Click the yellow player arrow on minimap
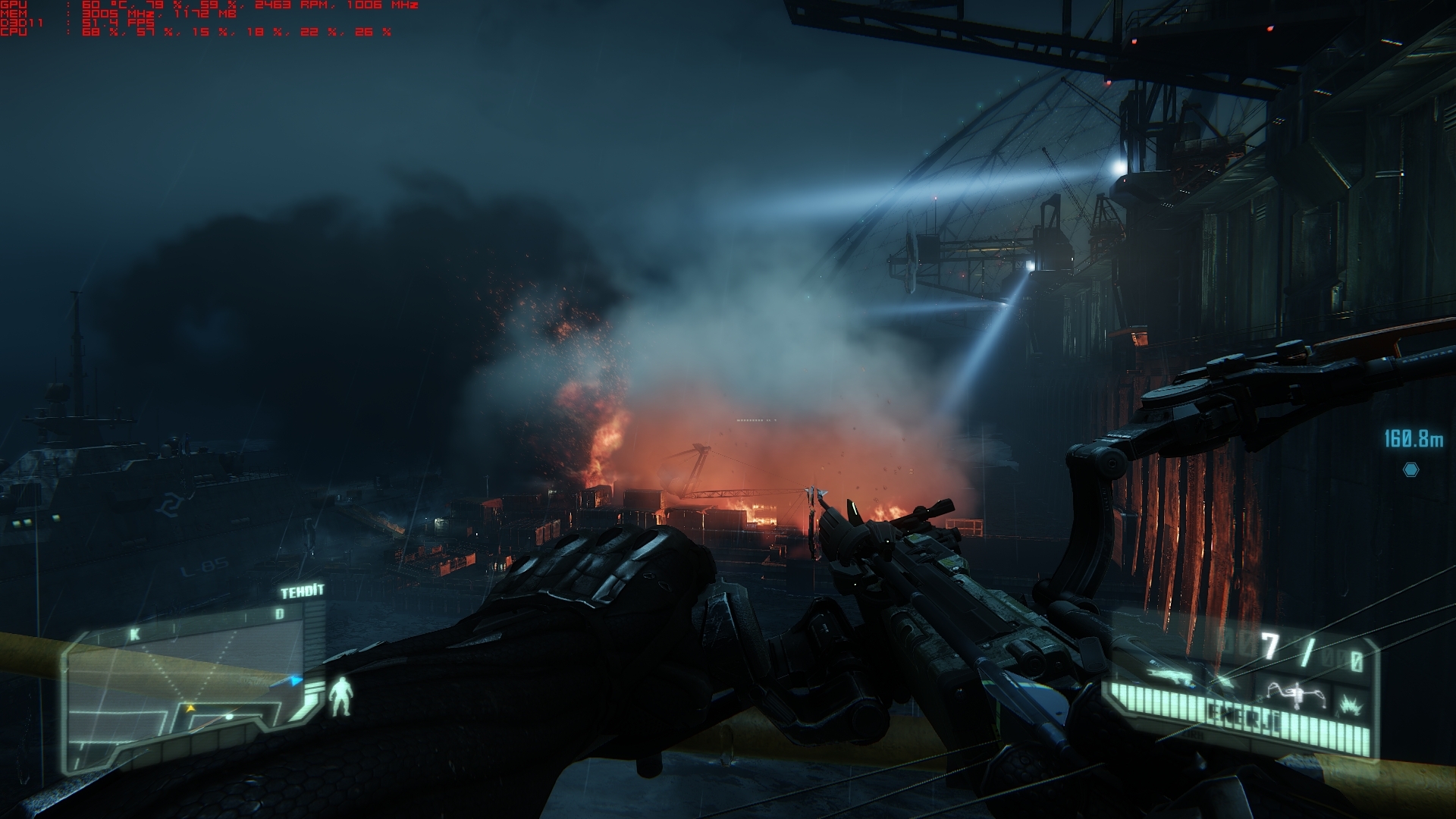This screenshot has height=819, width=1456. (x=190, y=708)
